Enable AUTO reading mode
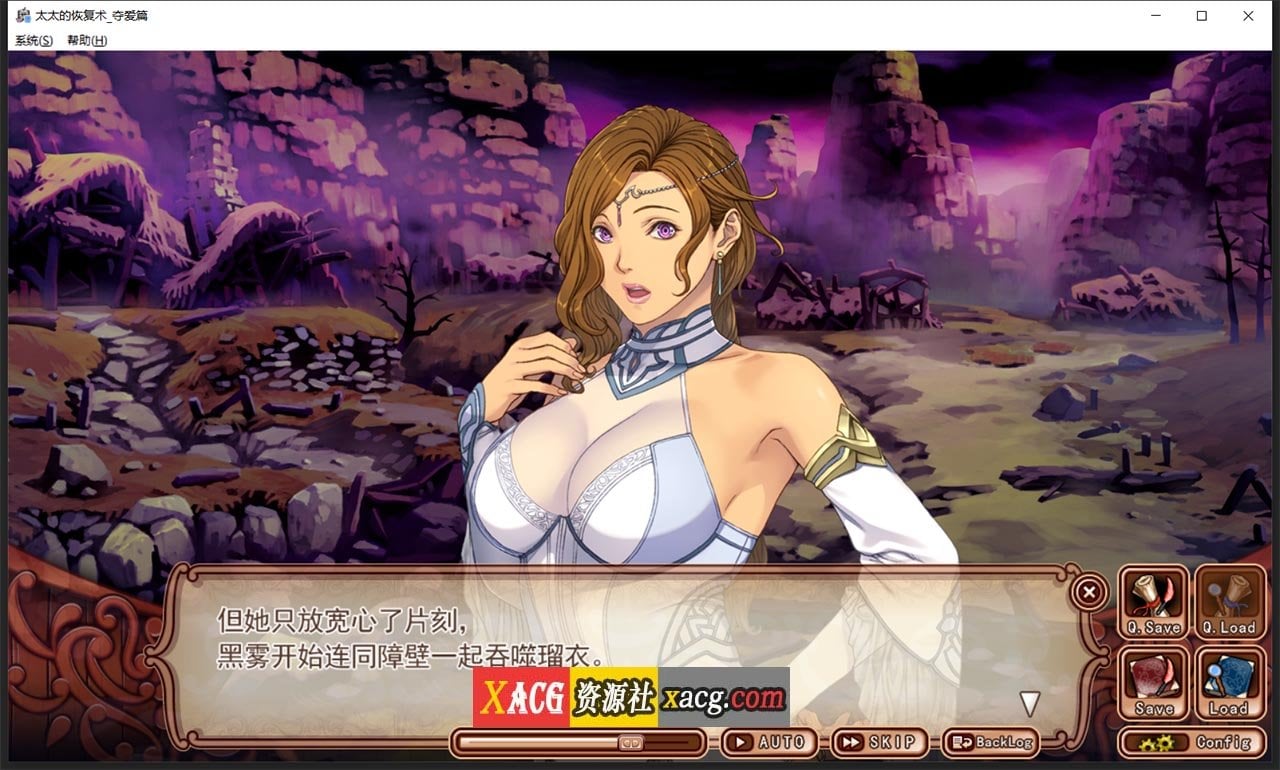The width and height of the screenshot is (1280, 770). [x=770, y=742]
